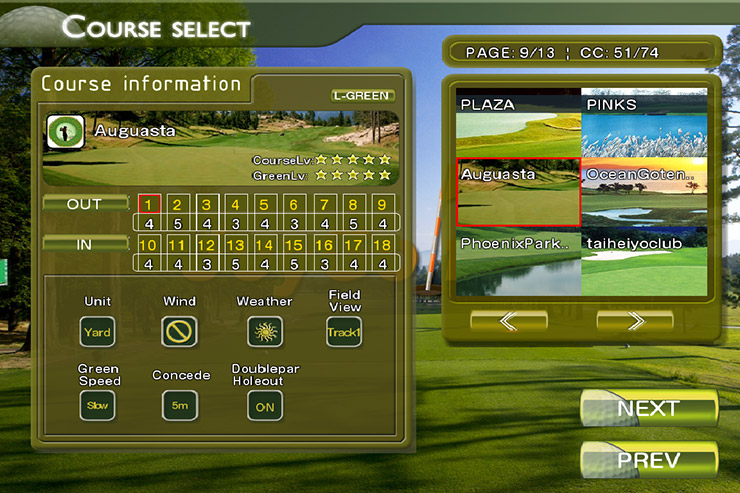Select the Auguasta course tile

(518, 192)
